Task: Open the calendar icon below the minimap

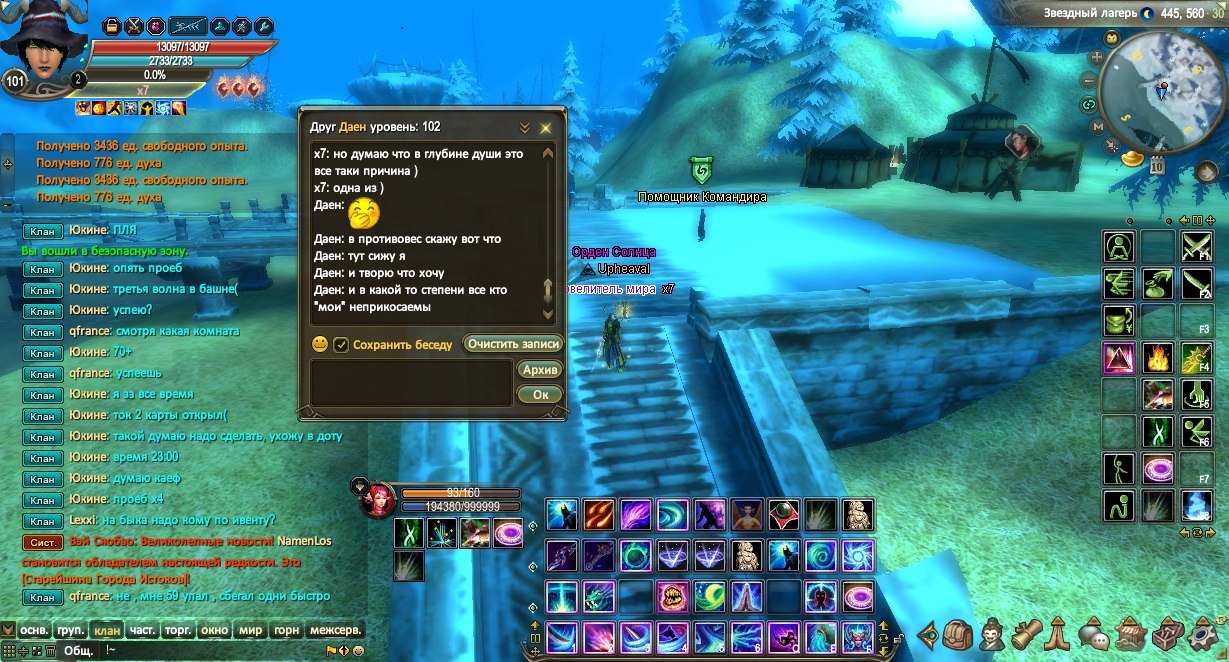Action: (x=1157, y=166)
